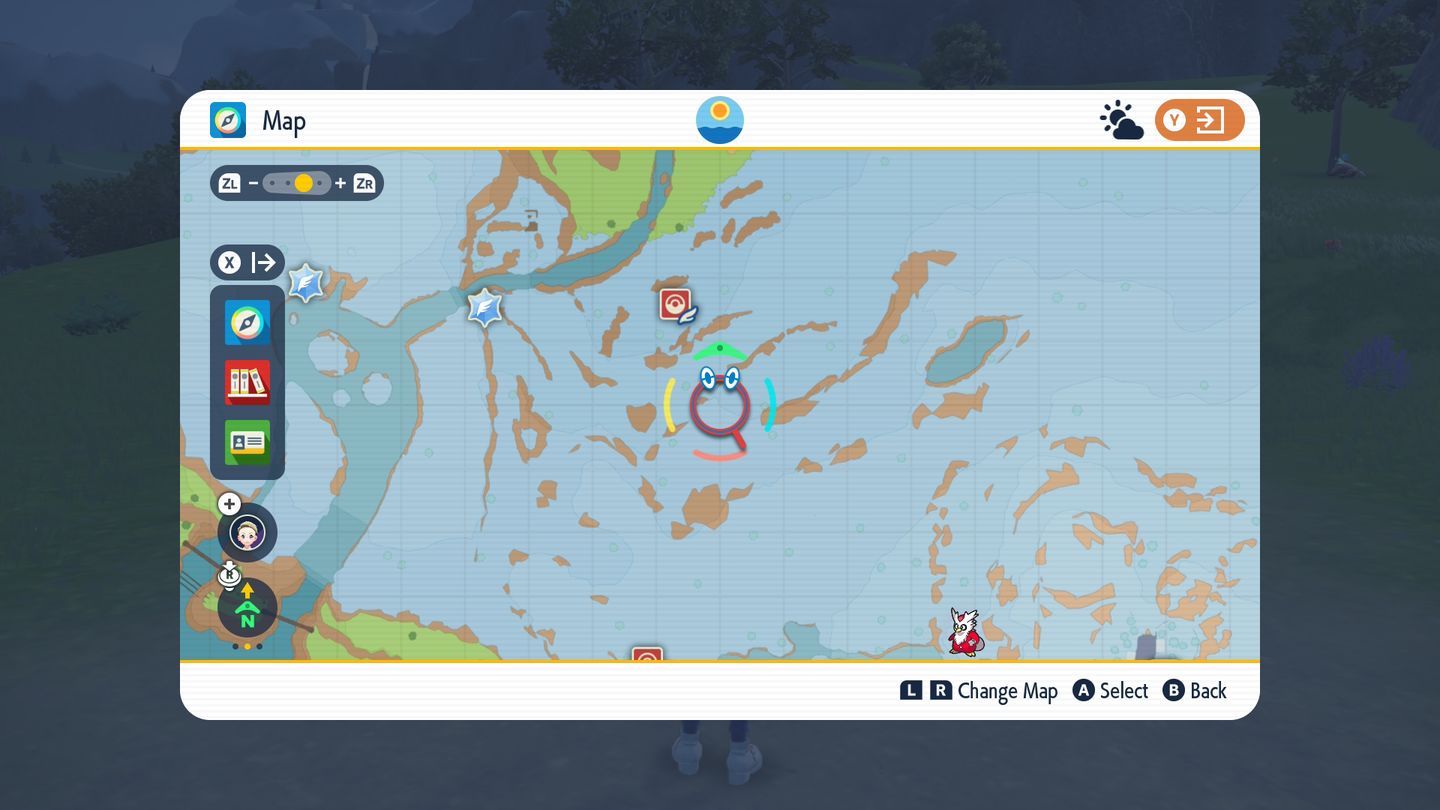Select the Tera Raid crystal at river fork
Image resolution: width=1440 pixels, height=810 pixels.
click(485, 307)
